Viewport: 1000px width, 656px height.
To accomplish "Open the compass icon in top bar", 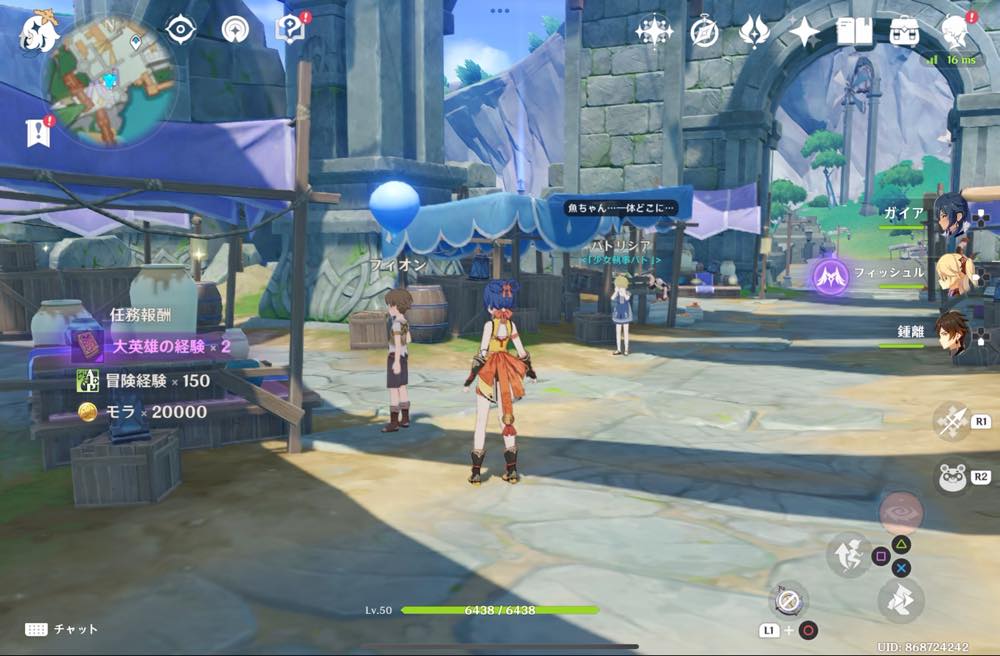I will point(705,32).
